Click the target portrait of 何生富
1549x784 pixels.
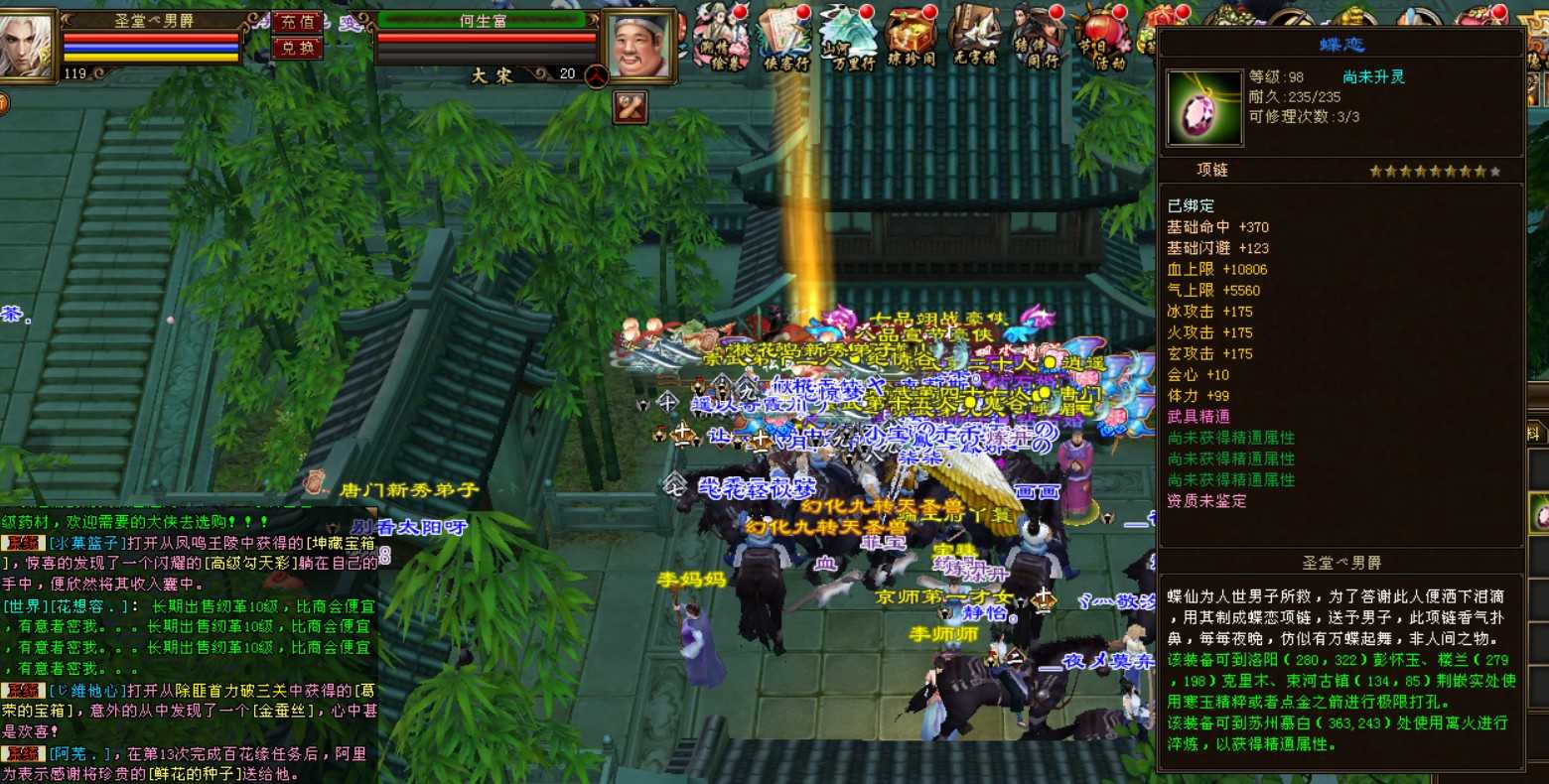pos(638,46)
